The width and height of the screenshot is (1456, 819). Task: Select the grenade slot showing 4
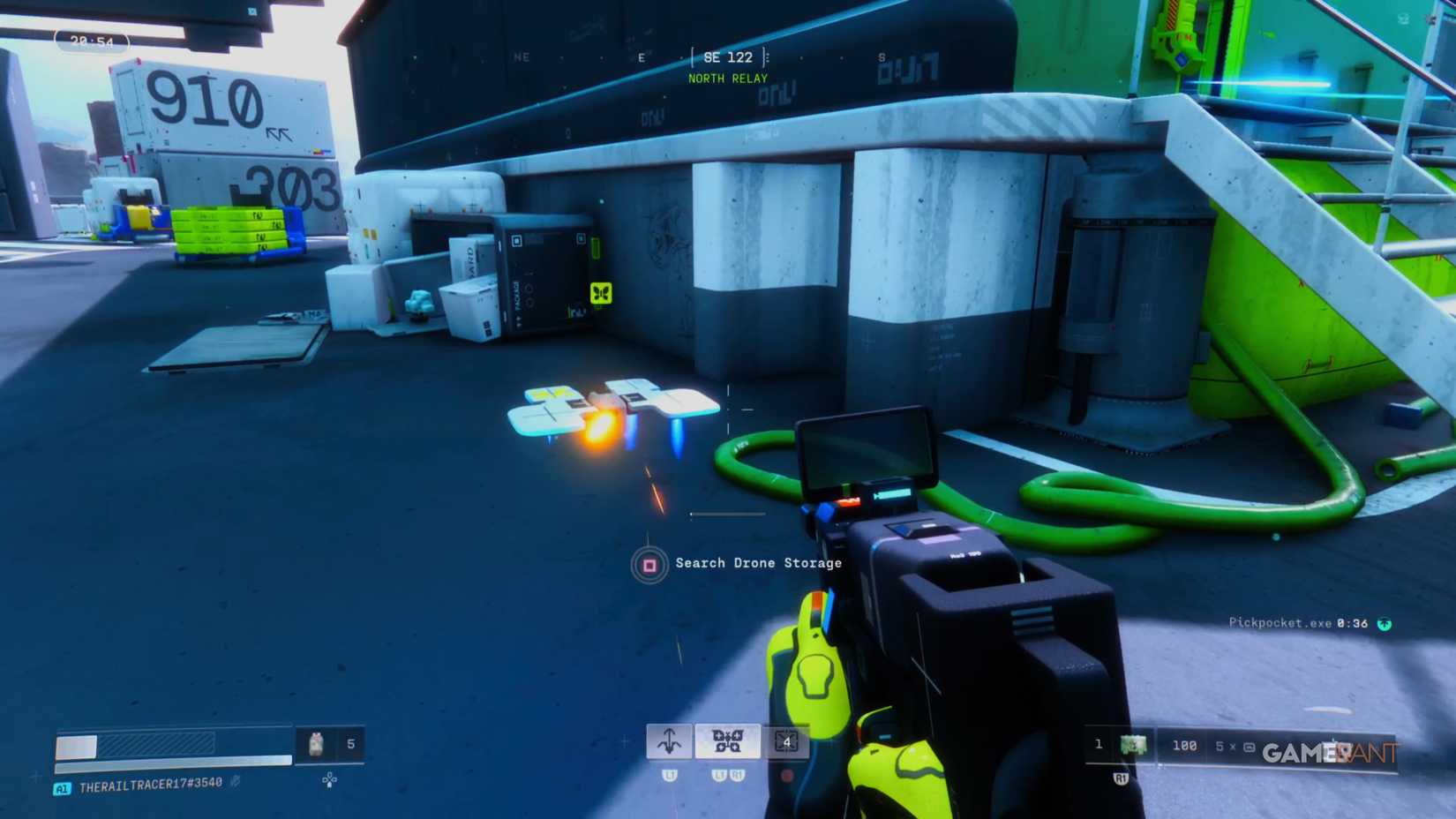point(788,741)
